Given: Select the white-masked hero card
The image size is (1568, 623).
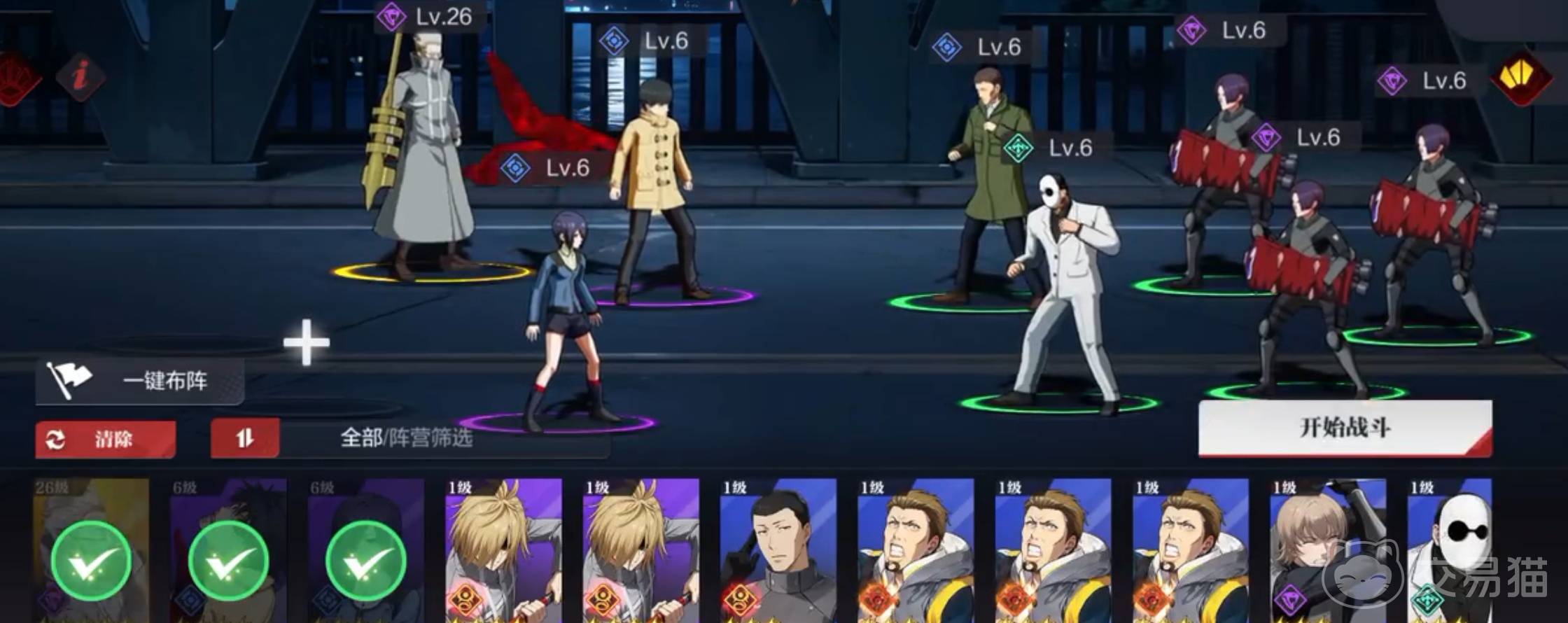Looking at the screenshot, I should point(1450,551).
